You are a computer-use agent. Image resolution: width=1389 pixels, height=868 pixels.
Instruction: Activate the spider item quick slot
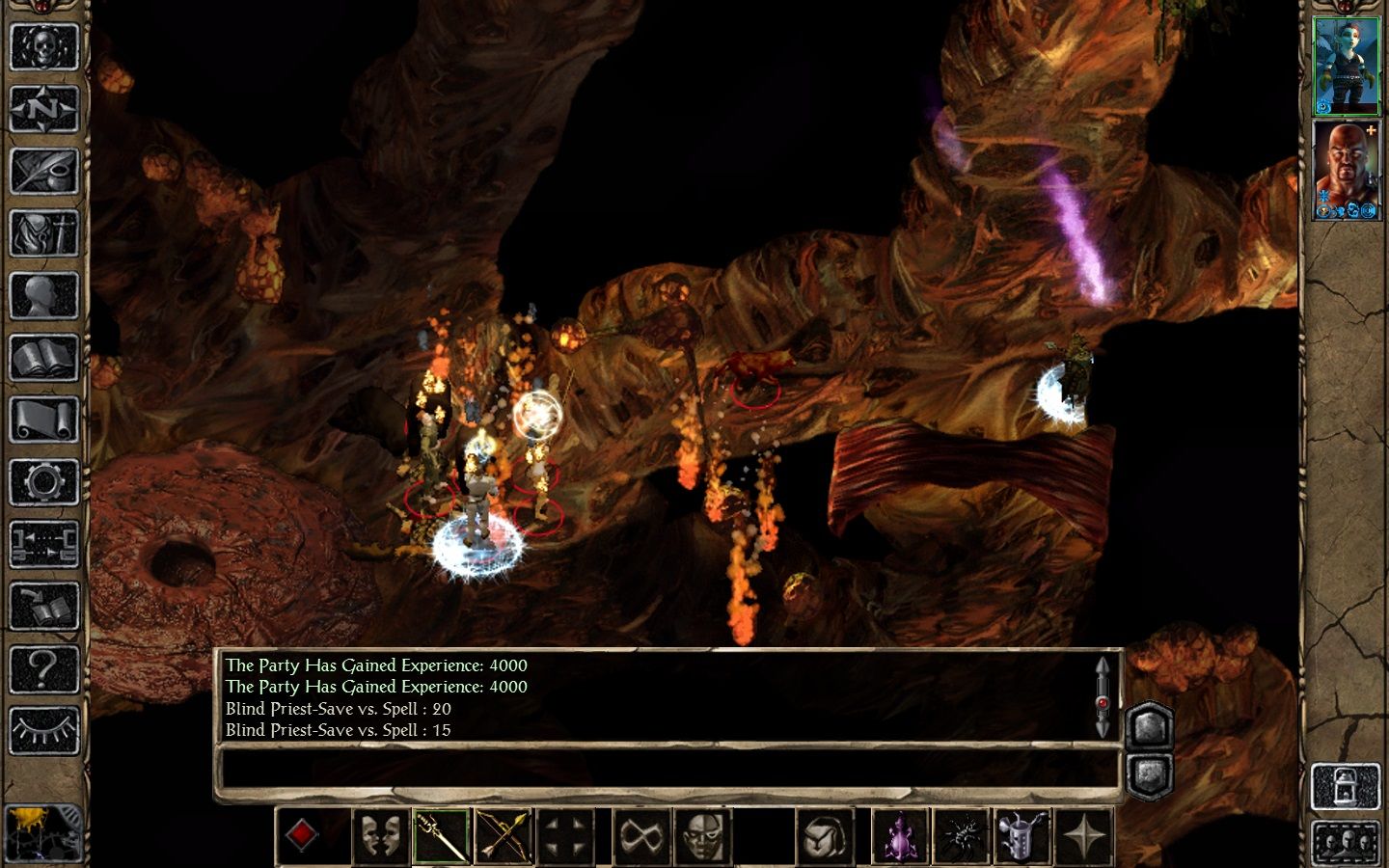(961, 835)
